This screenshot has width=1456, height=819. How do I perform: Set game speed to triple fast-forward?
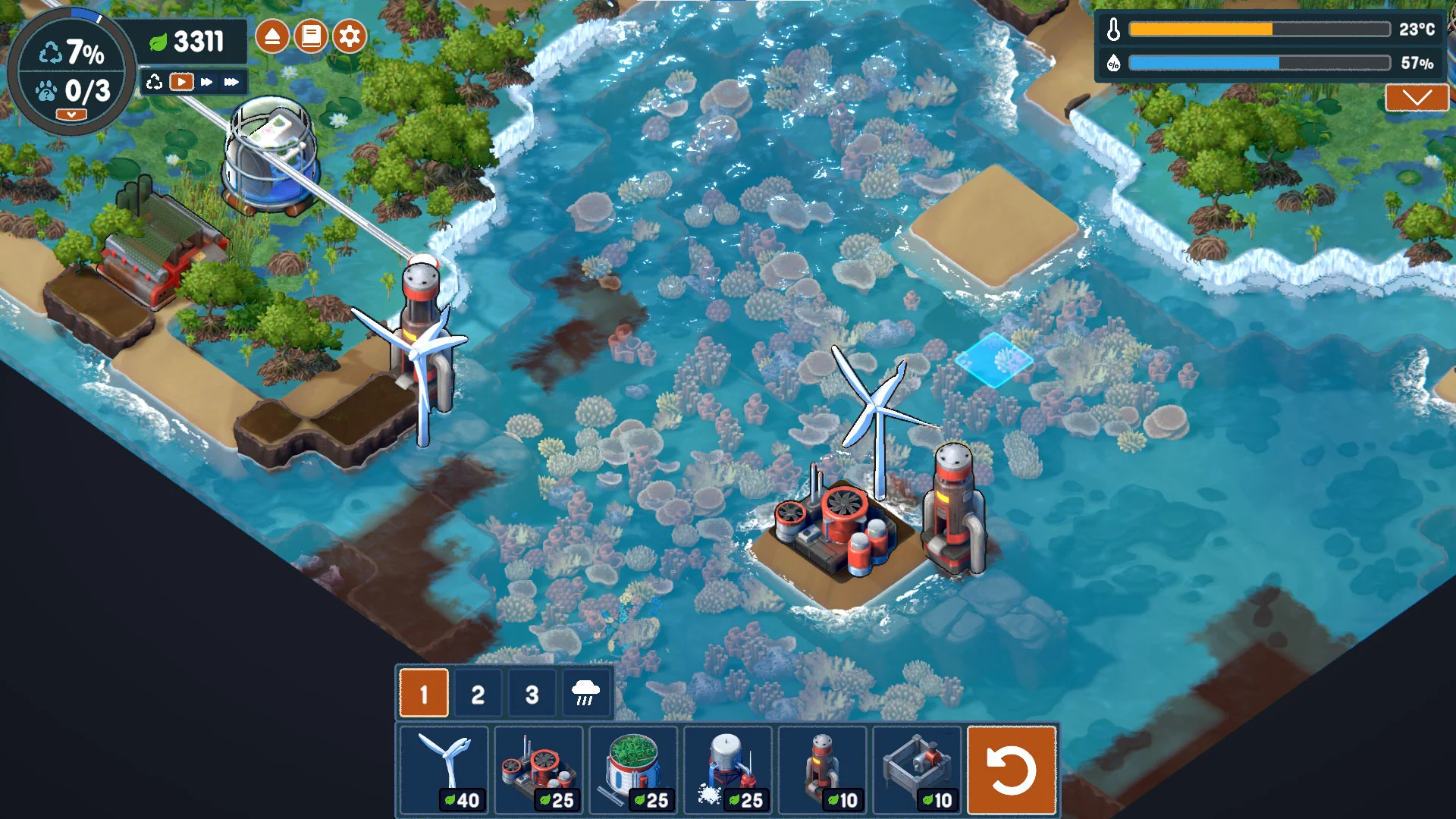click(231, 82)
